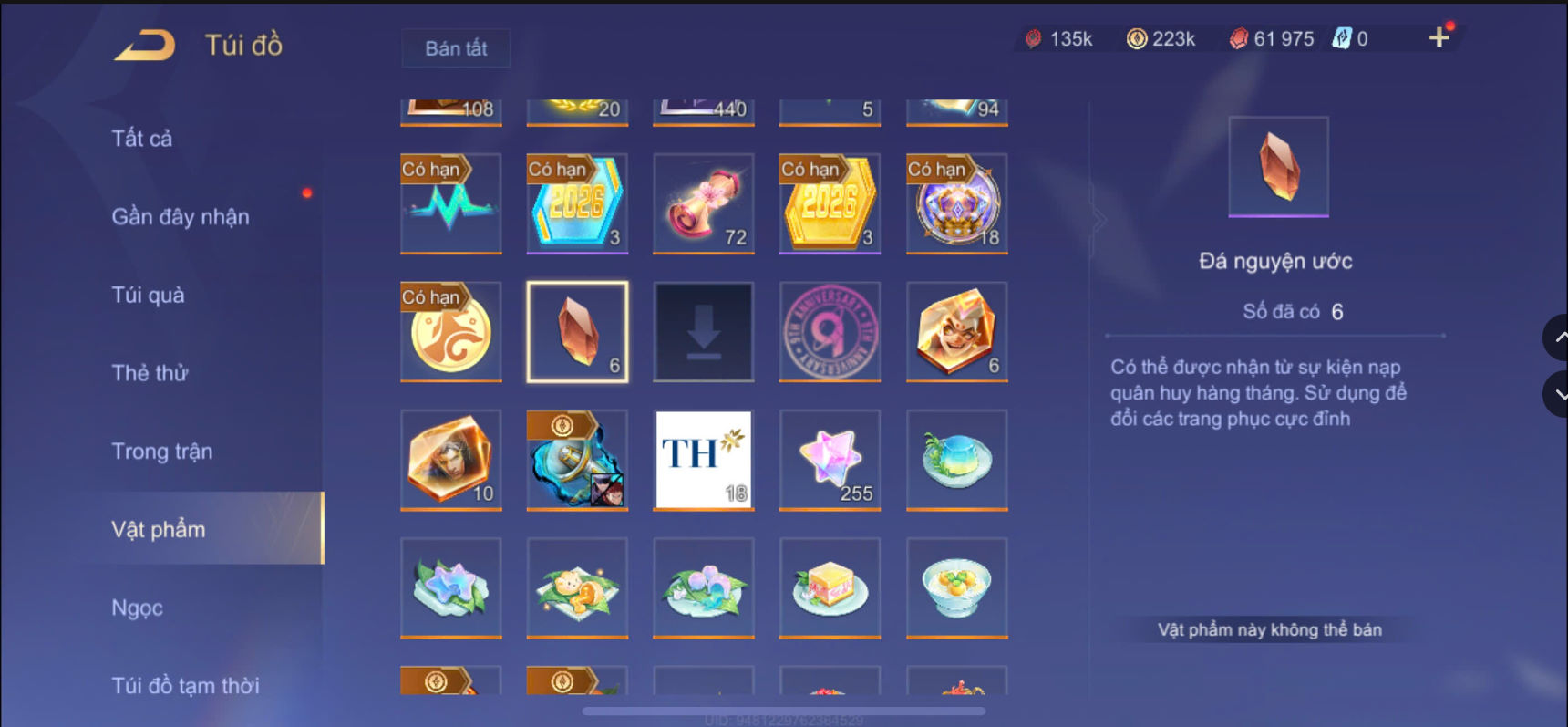Screen dimensions: 1568x727
Task: Open the blue 2026 limited badge item
Action: pyautogui.click(x=576, y=203)
